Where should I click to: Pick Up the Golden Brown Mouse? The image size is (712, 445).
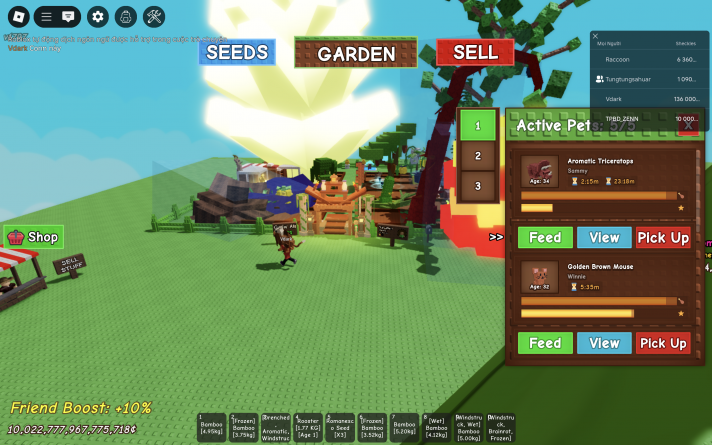coord(663,343)
